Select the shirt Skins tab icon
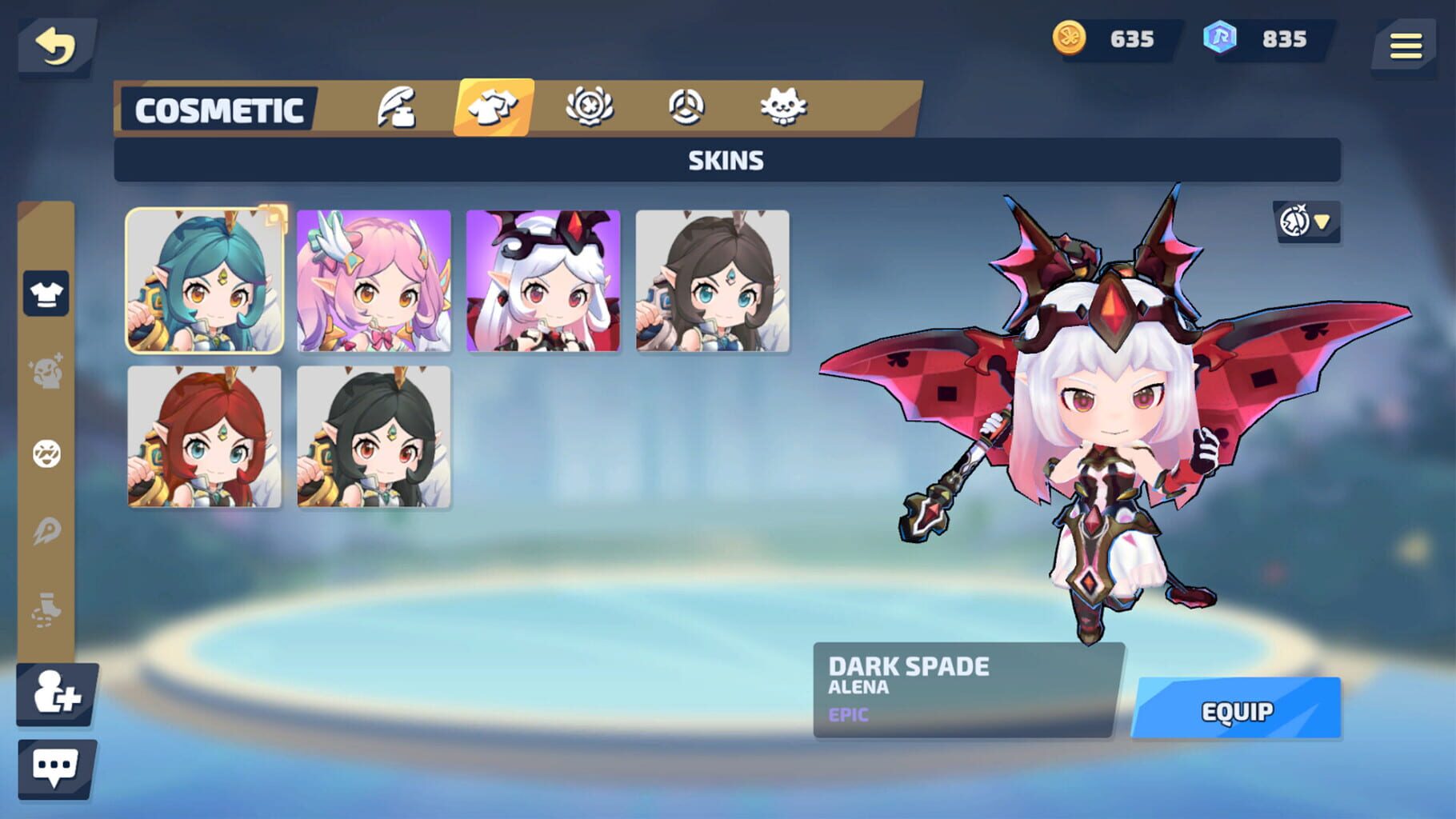1456x819 pixels. tap(494, 108)
